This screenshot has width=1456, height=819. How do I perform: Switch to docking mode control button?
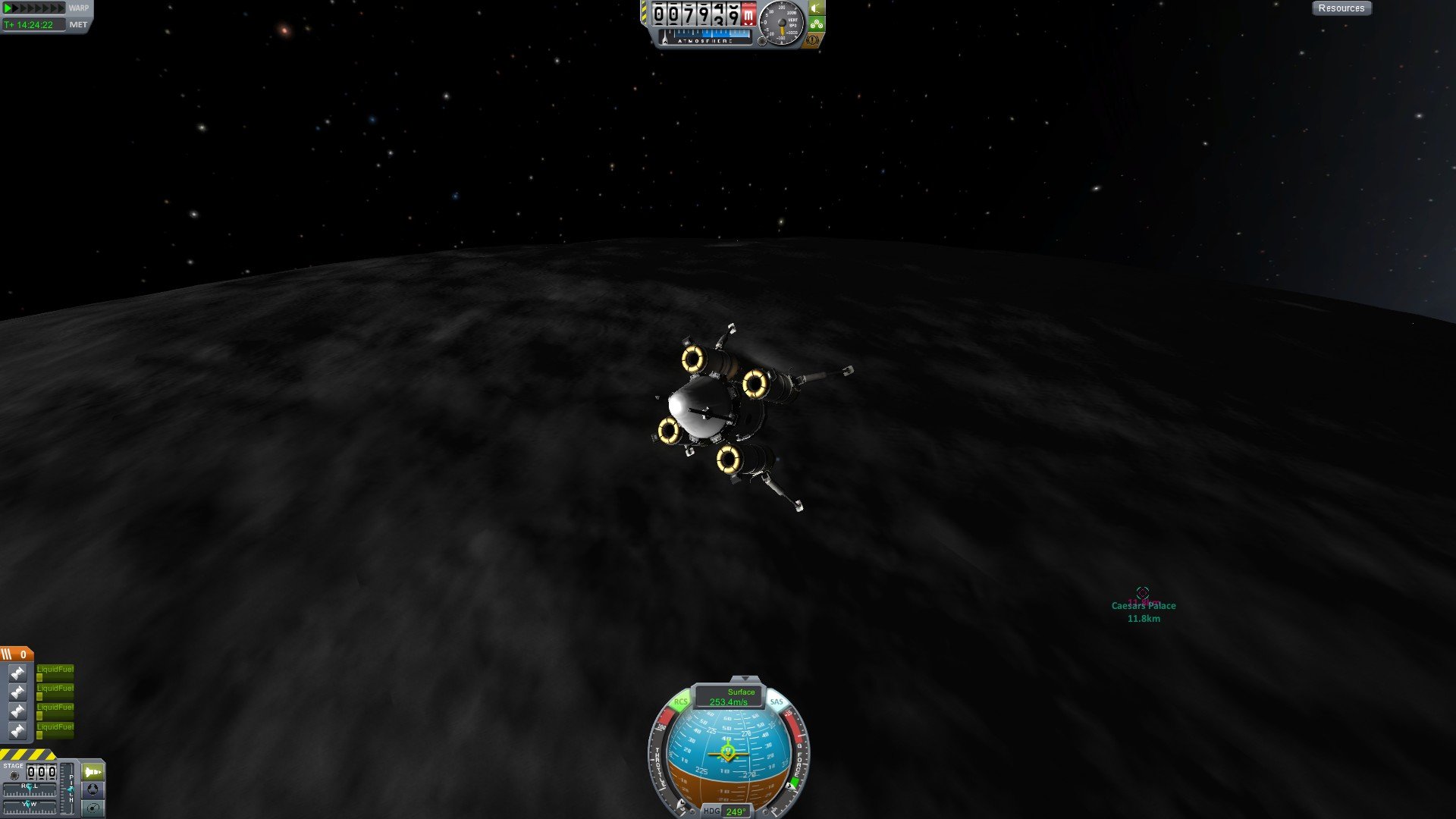pos(93,789)
